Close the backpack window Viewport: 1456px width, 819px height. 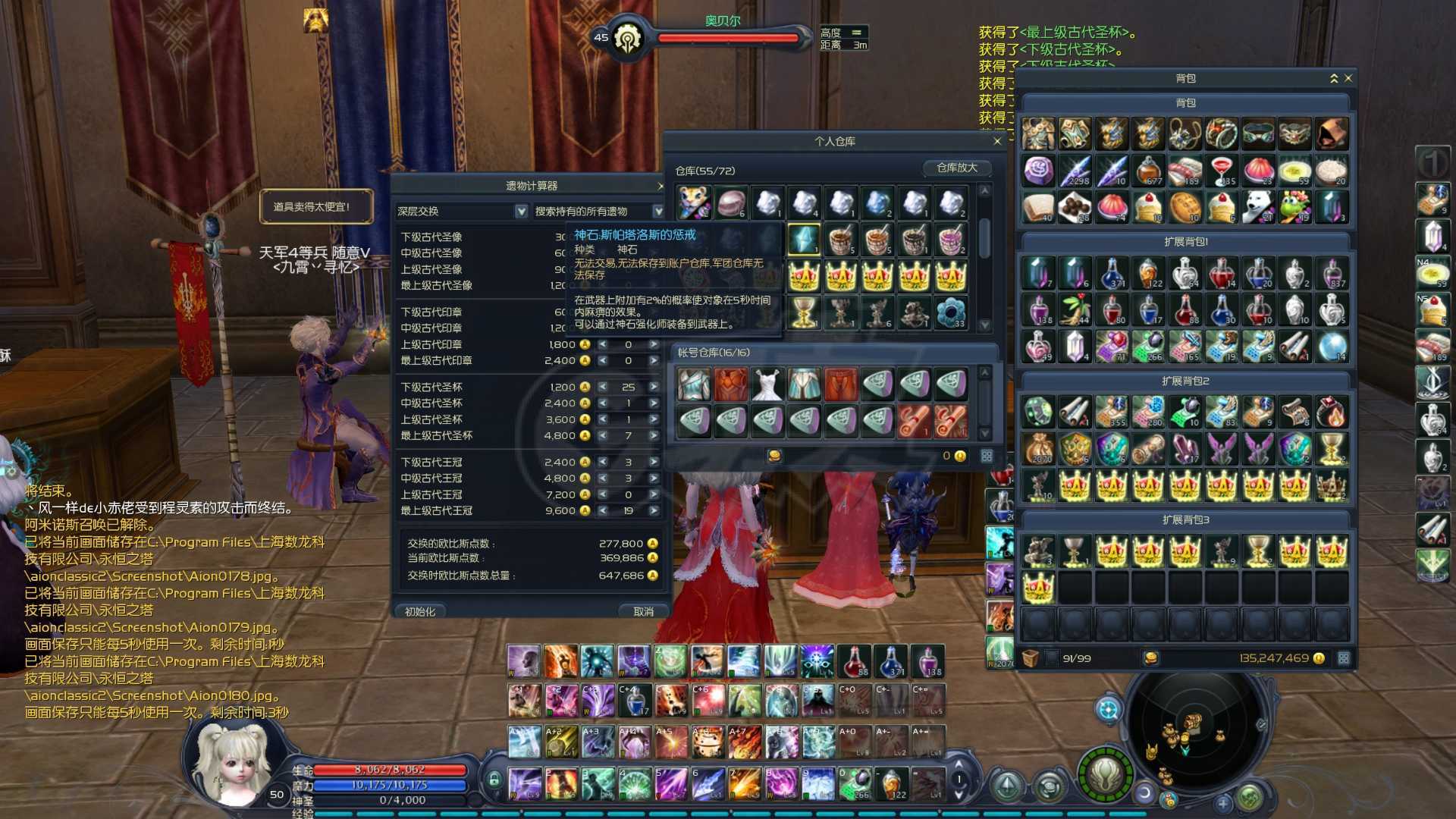click(1348, 78)
